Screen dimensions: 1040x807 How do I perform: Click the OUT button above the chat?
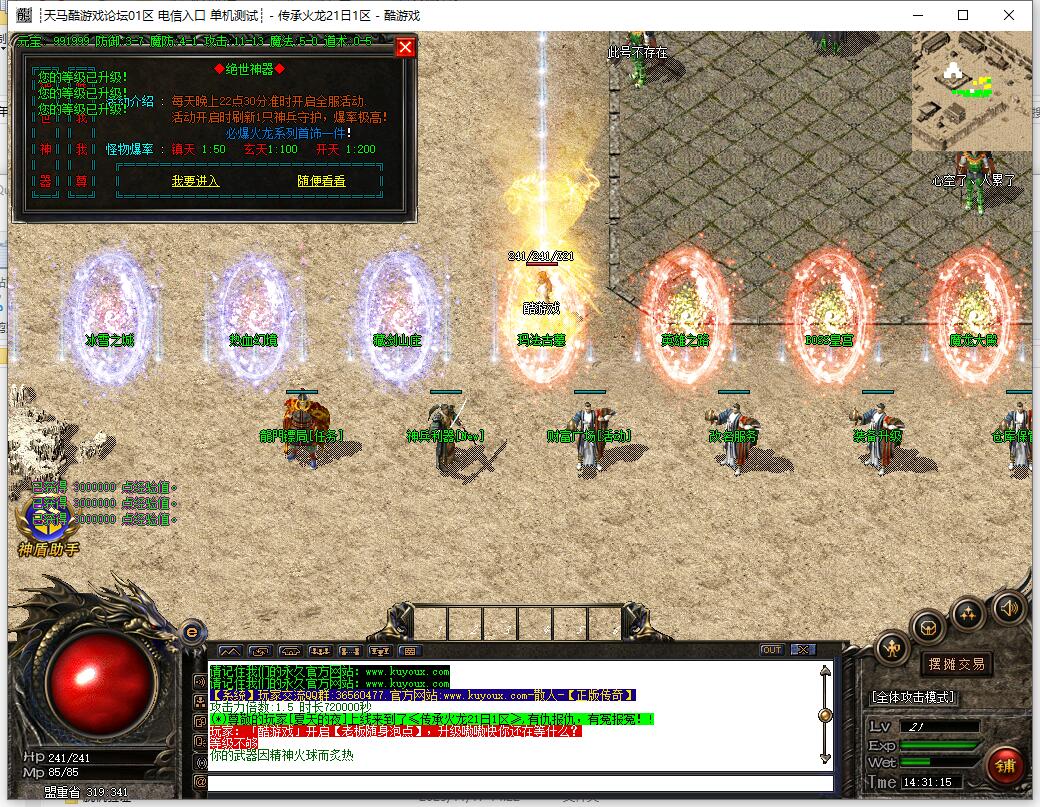(x=771, y=650)
